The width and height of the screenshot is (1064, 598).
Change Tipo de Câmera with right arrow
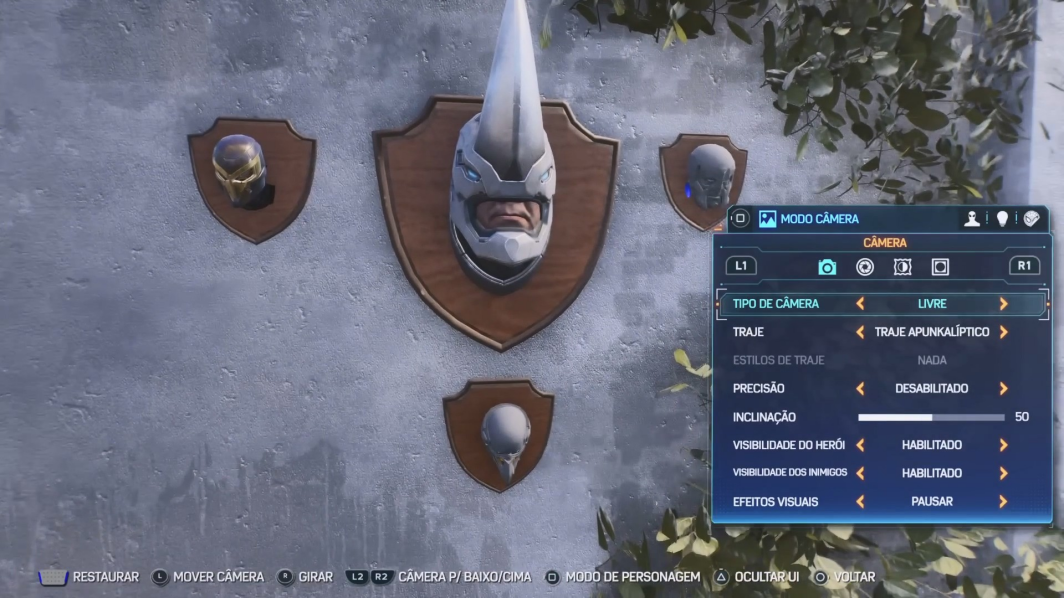coord(1003,303)
